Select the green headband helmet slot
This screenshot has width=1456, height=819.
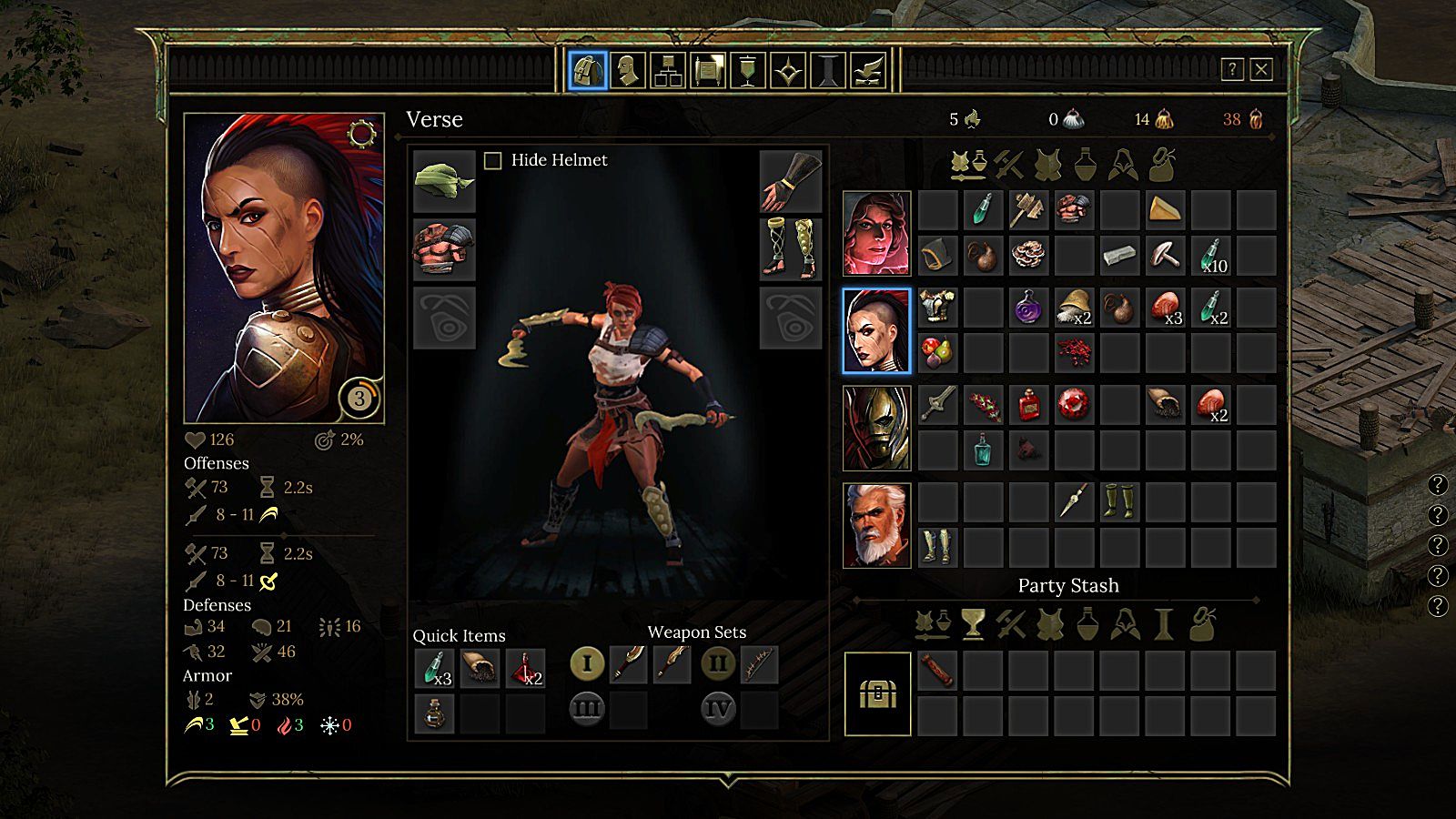(x=444, y=181)
